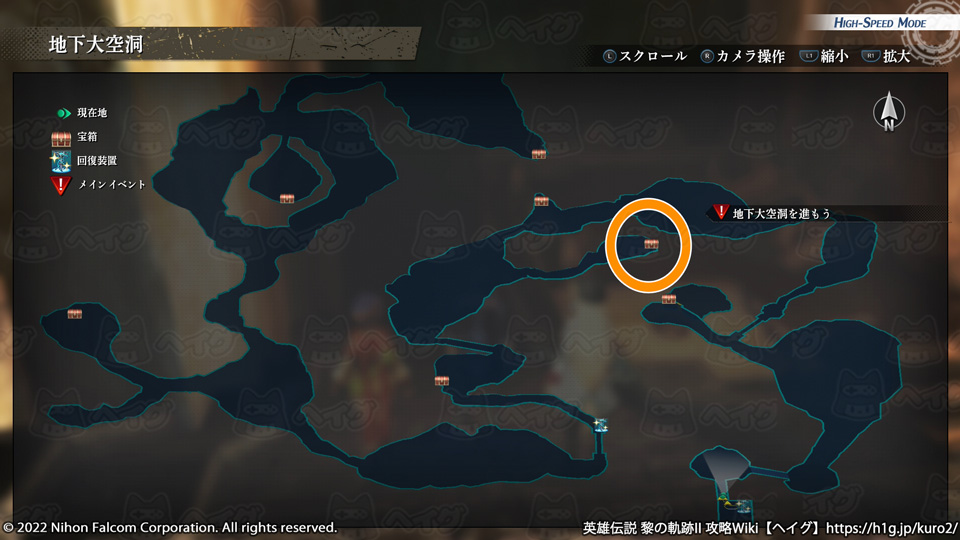
Task: Select the orange-circled treasure chest marker
Action: (652, 244)
